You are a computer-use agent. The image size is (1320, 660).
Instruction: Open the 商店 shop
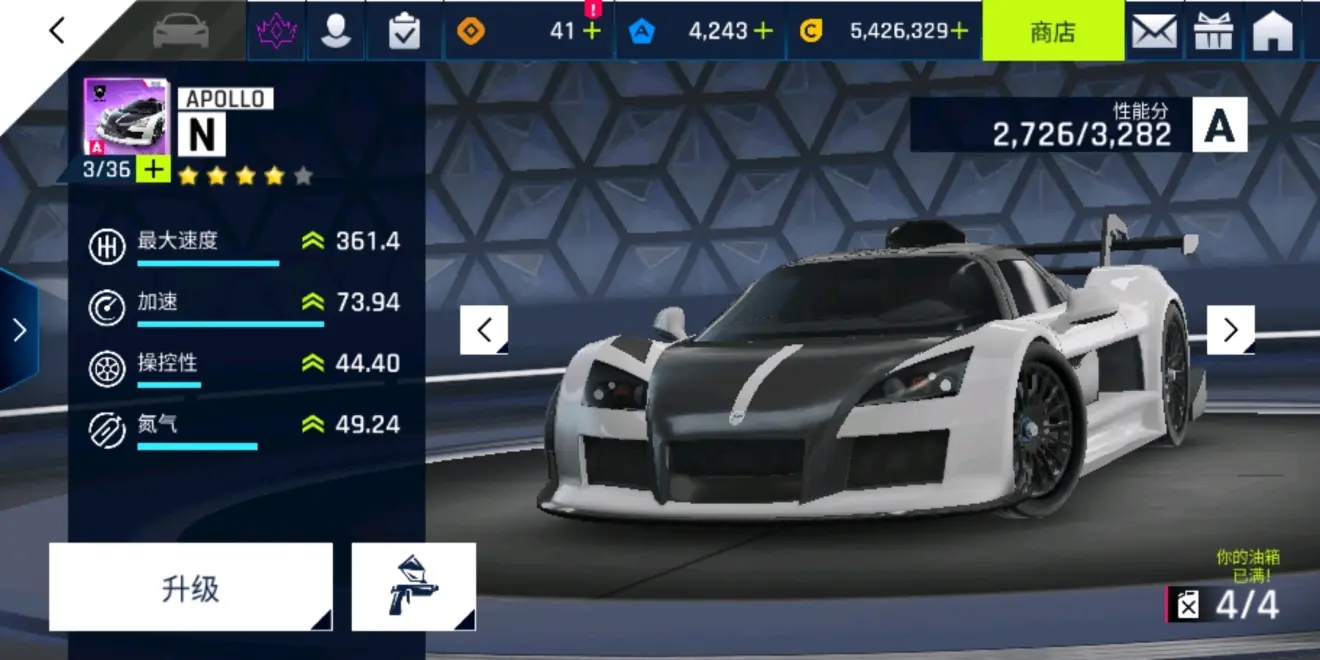(x=1052, y=31)
